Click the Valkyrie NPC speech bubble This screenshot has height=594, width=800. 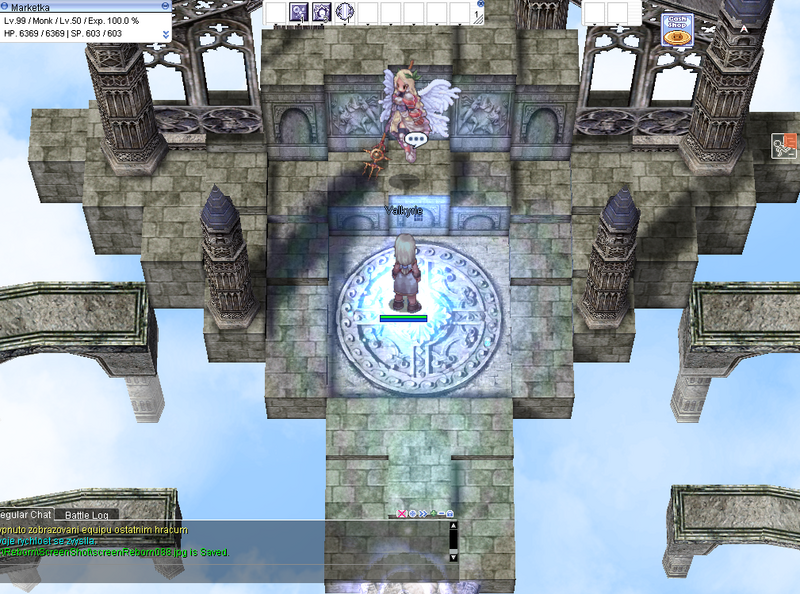(x=417, y=140)
